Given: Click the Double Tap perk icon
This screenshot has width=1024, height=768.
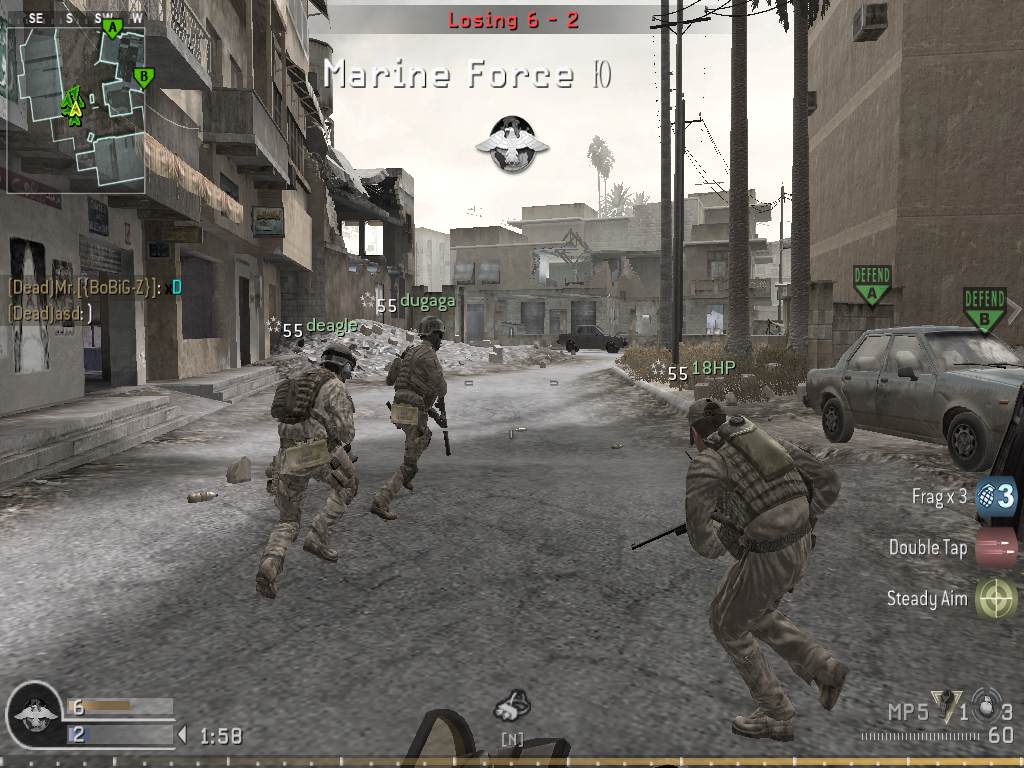Looking at the screenshot, I should (996, 548).
